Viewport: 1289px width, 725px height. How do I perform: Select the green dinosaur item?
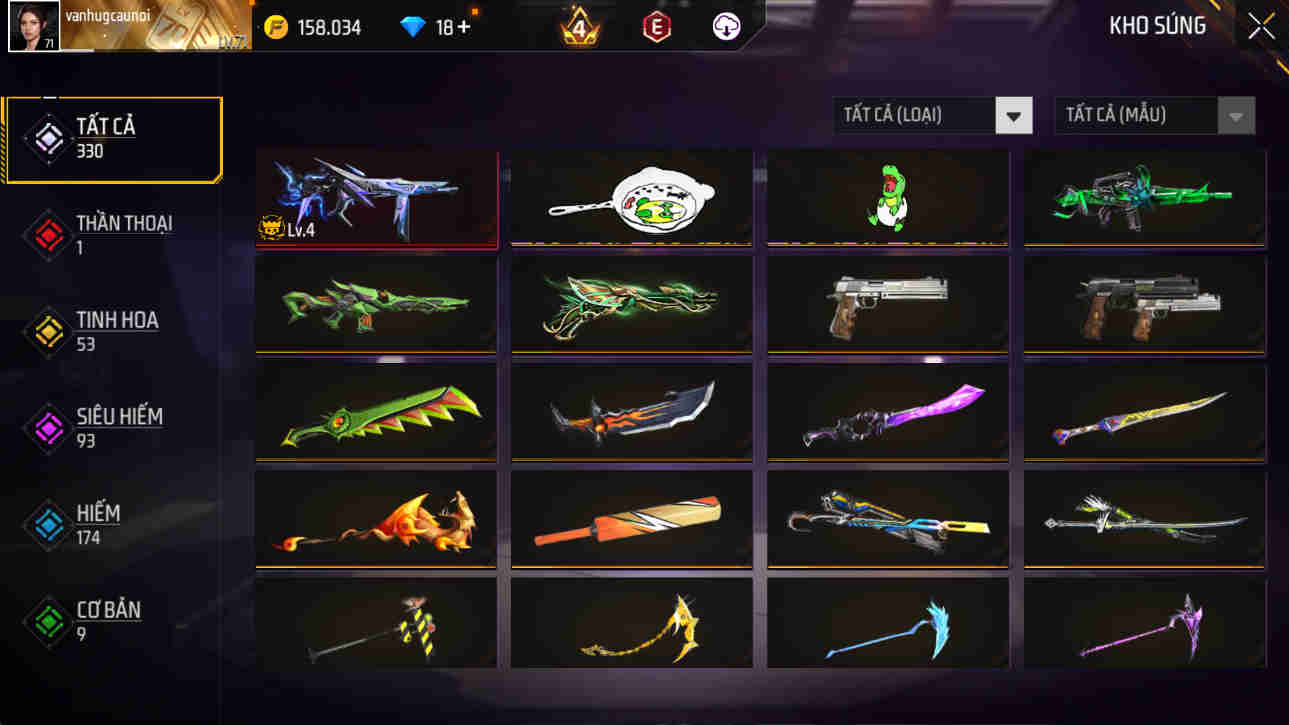point(887,196)
